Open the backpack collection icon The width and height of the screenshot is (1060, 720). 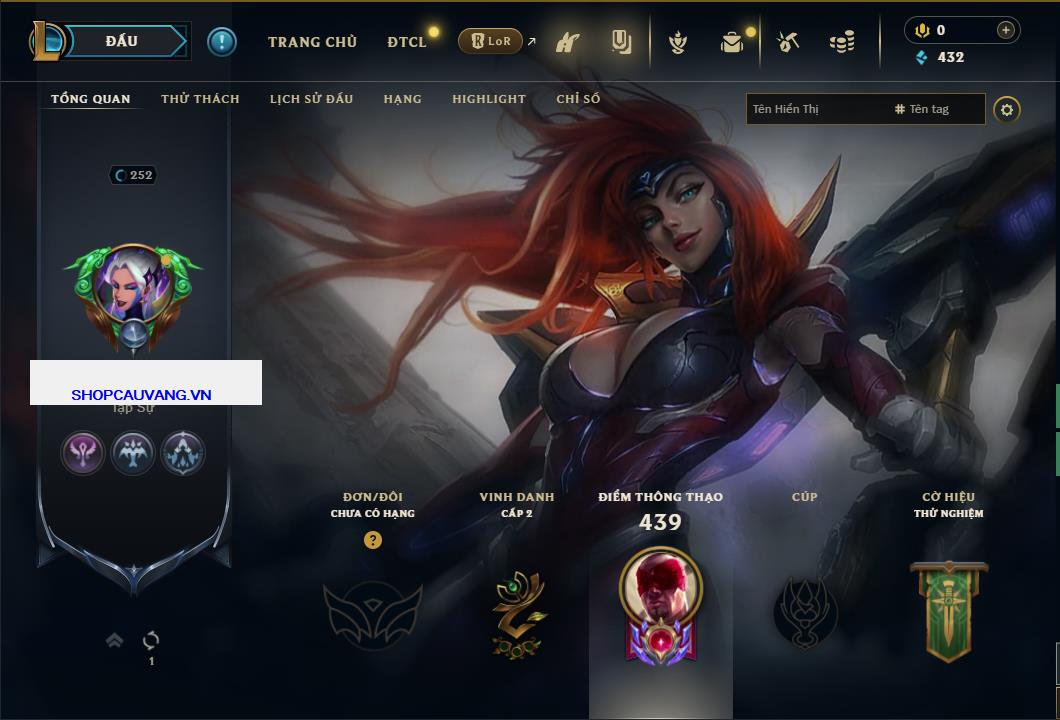[x=732, y=42]
